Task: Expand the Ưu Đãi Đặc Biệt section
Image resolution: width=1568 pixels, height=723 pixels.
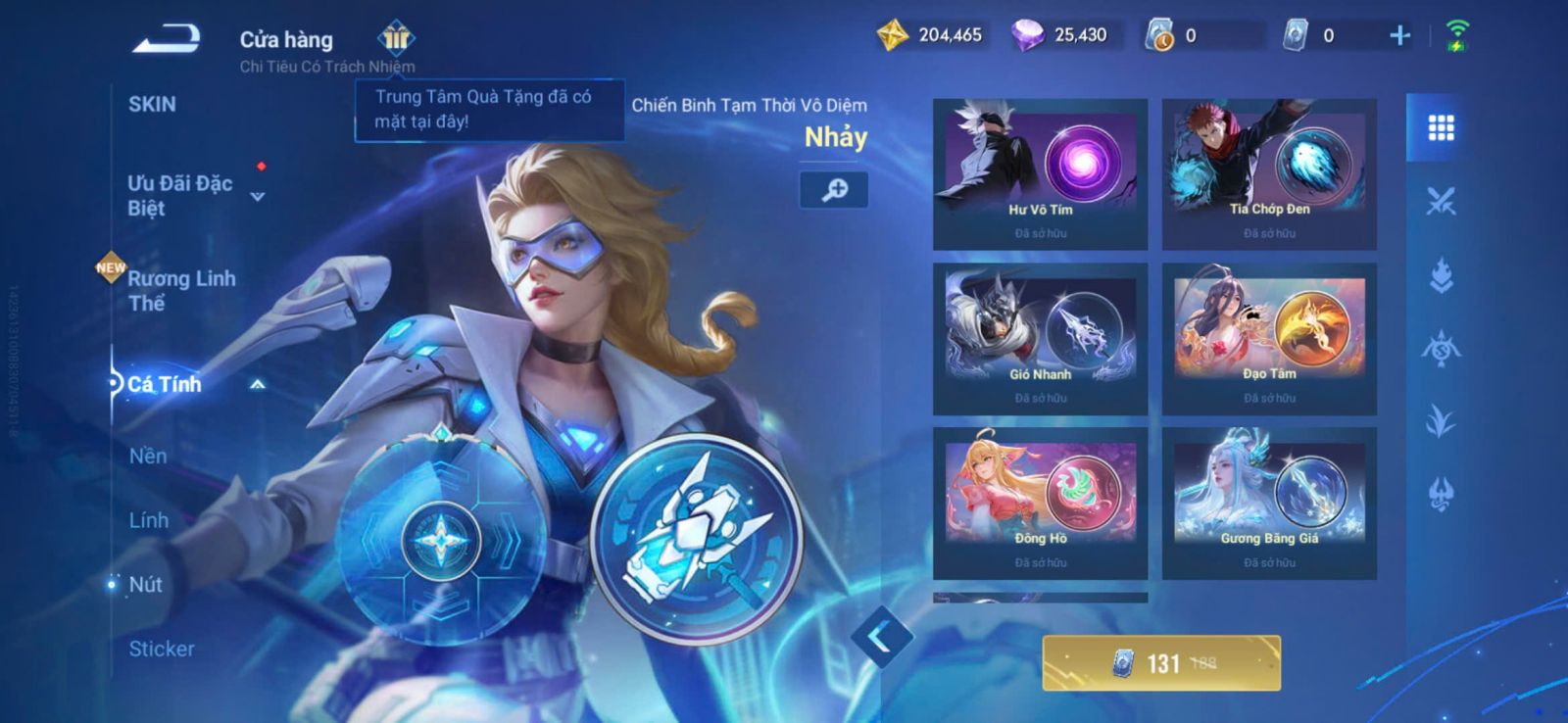Action: click(x=257, y=196)
